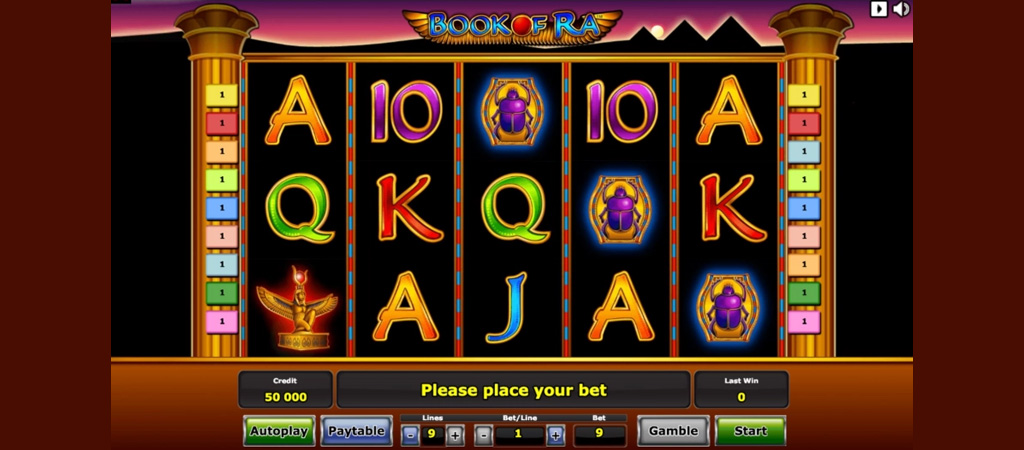Raise the Bet/Line amount
The width and height of the screenshot is (1024, 450).
coord(555,435)
